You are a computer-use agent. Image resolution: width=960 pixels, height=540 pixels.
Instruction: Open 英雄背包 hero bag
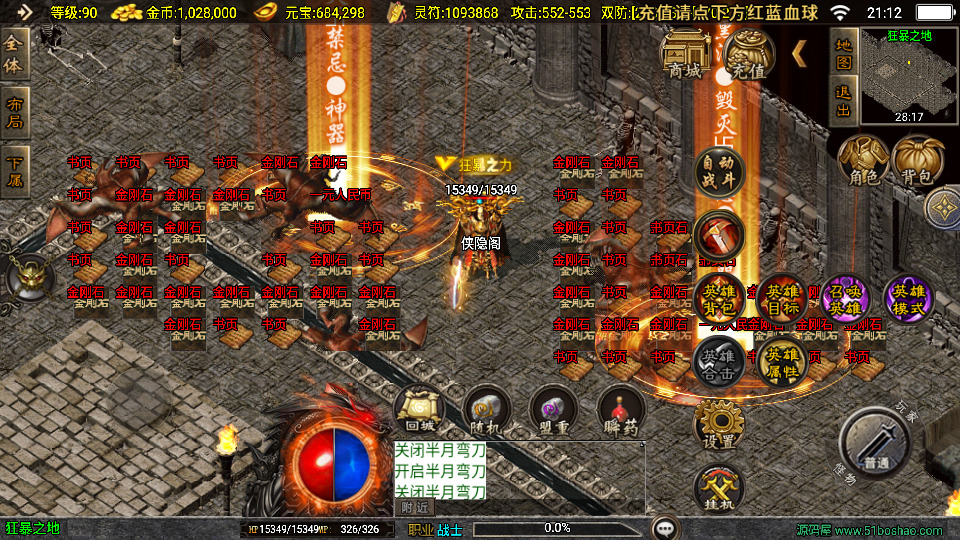point(719,298)
